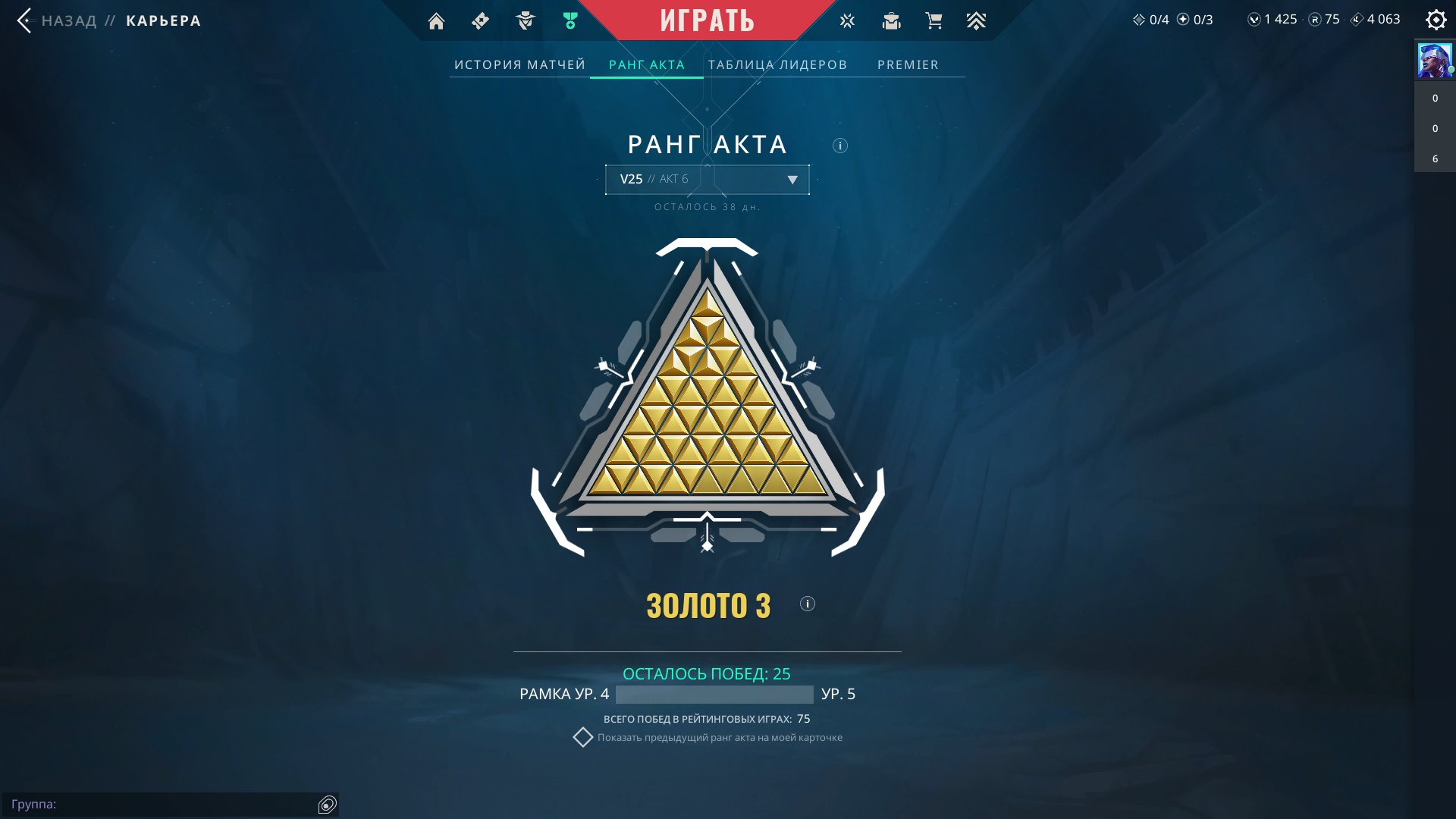
Task: Click the info icon next to РАНГ АКТА
Action: coord(839,146)
